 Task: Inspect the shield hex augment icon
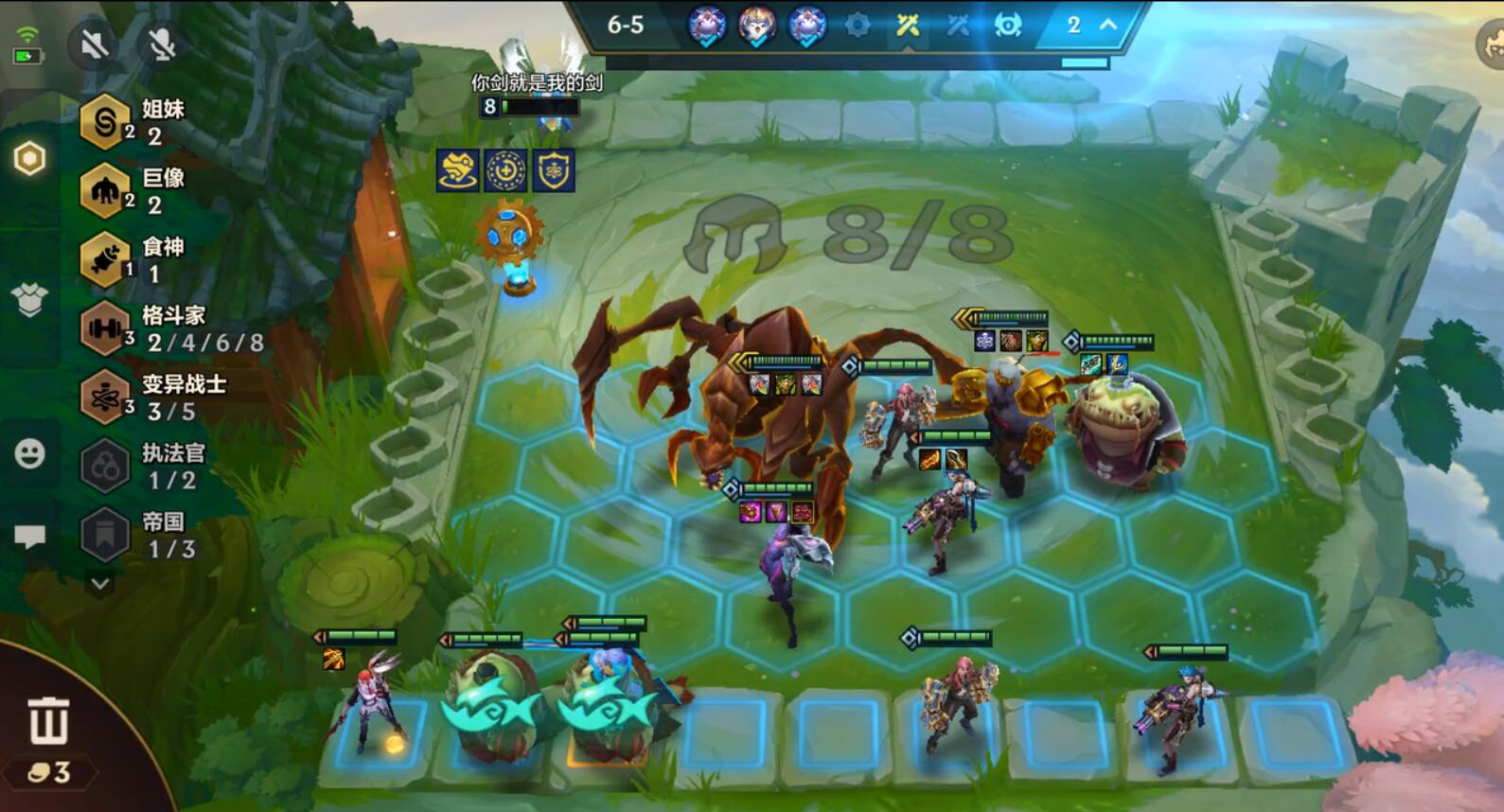coord(553,170)
